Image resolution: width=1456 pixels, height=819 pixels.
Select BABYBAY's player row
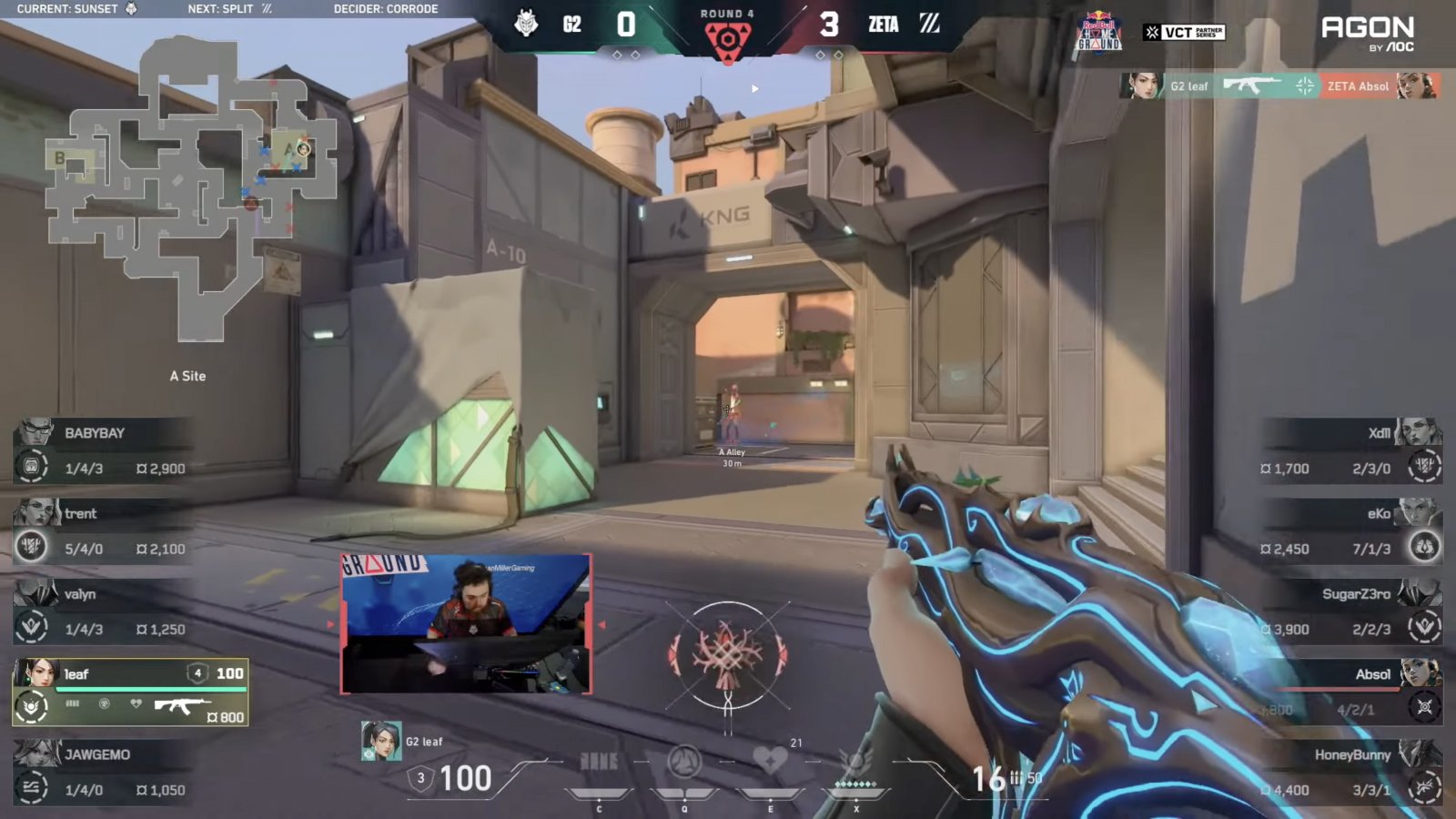pyautogui.click(x=102, y=450)
